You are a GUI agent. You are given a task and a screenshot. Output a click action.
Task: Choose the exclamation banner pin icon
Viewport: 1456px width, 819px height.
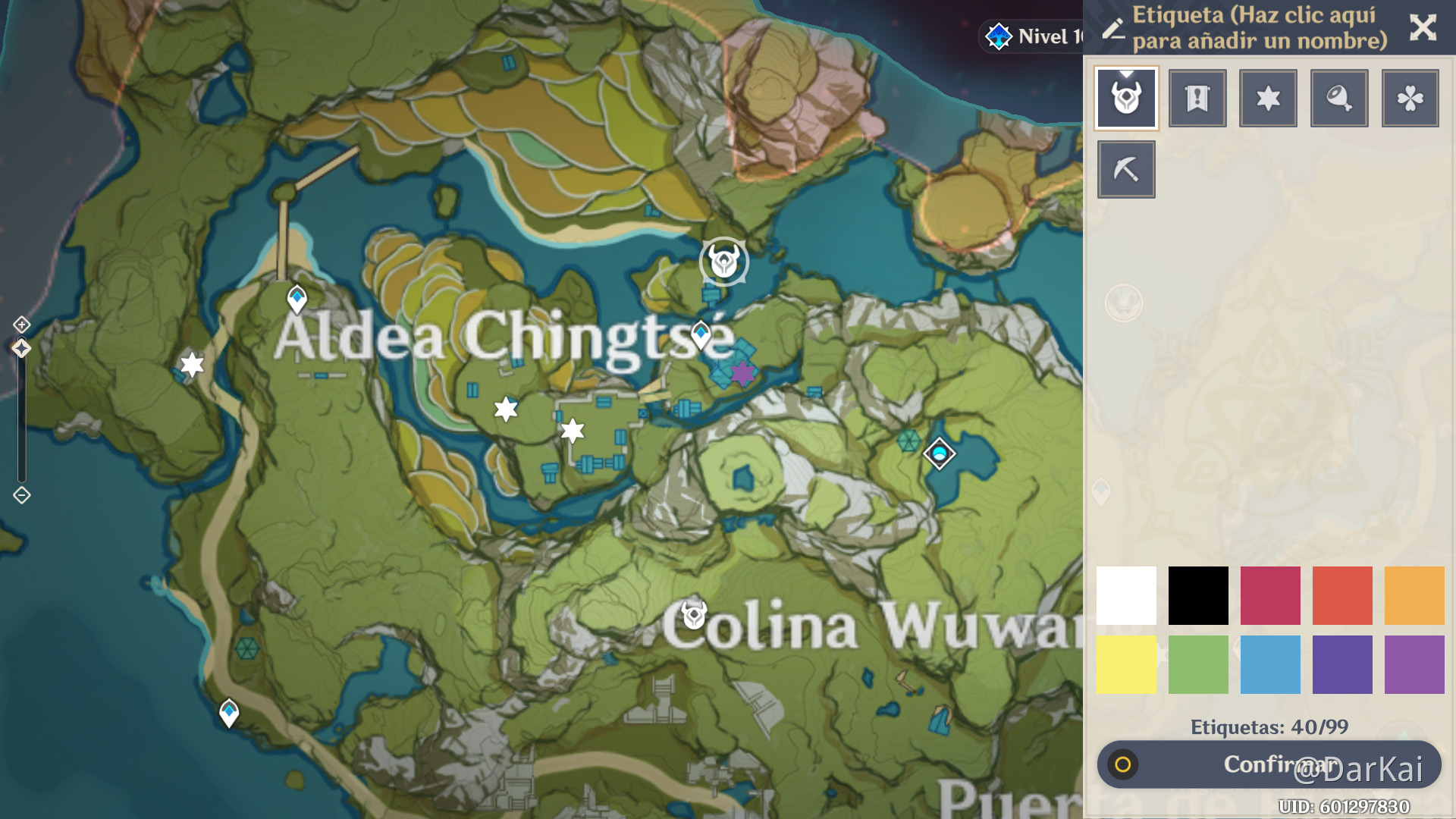[1197, 98]
